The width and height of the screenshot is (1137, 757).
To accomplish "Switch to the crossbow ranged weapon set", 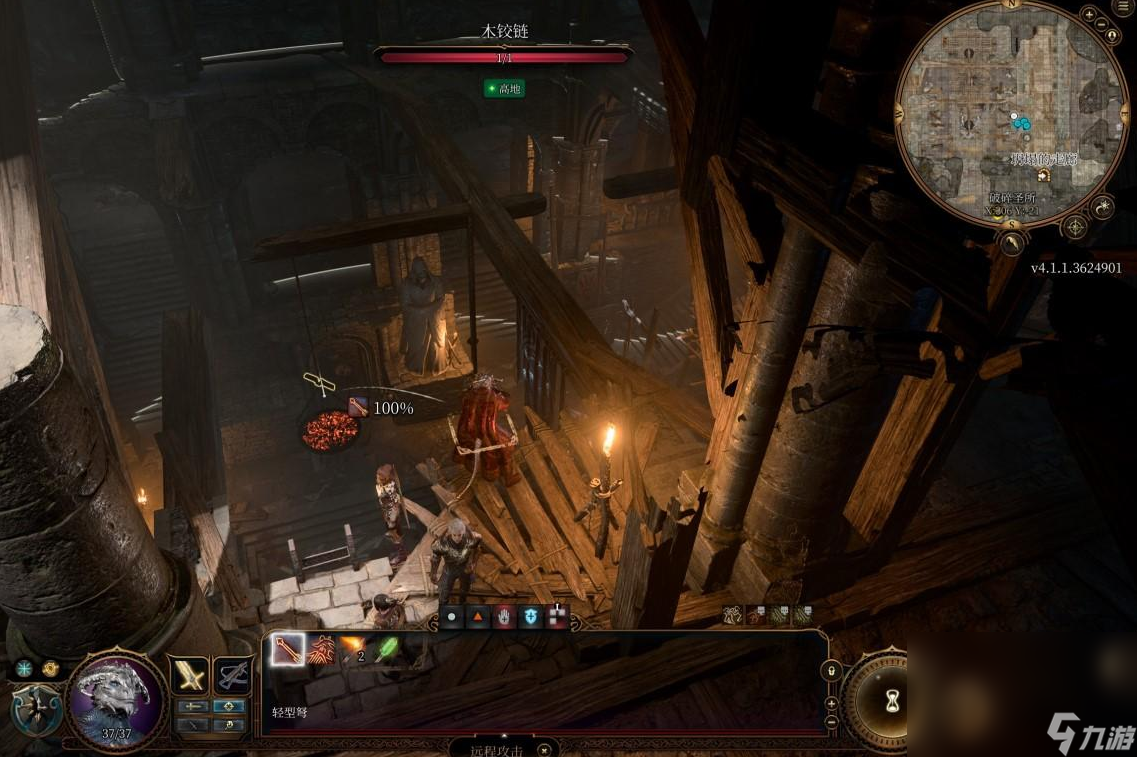I will (234, 677).
